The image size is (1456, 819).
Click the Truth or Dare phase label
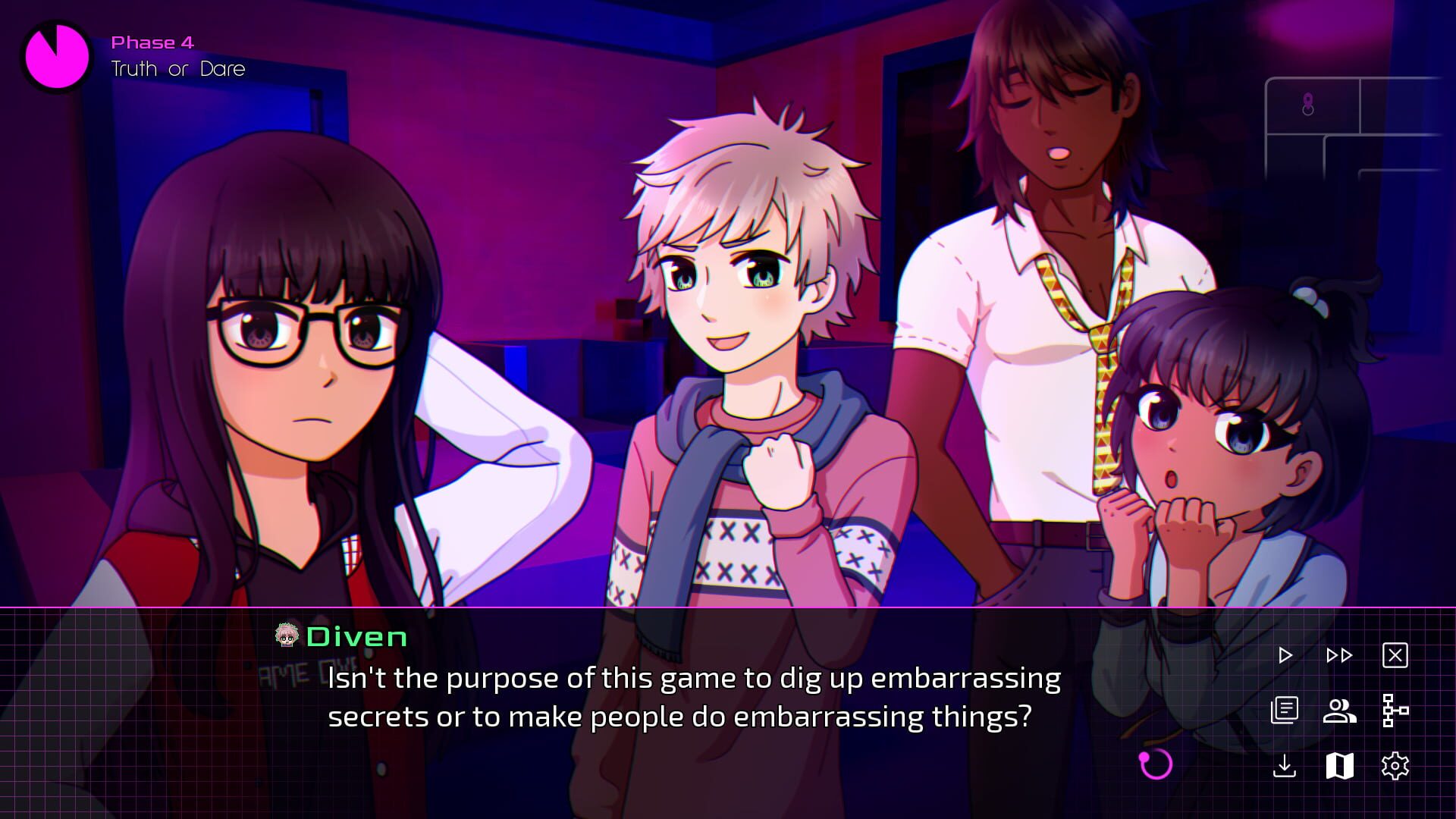[x=177, y=68]
